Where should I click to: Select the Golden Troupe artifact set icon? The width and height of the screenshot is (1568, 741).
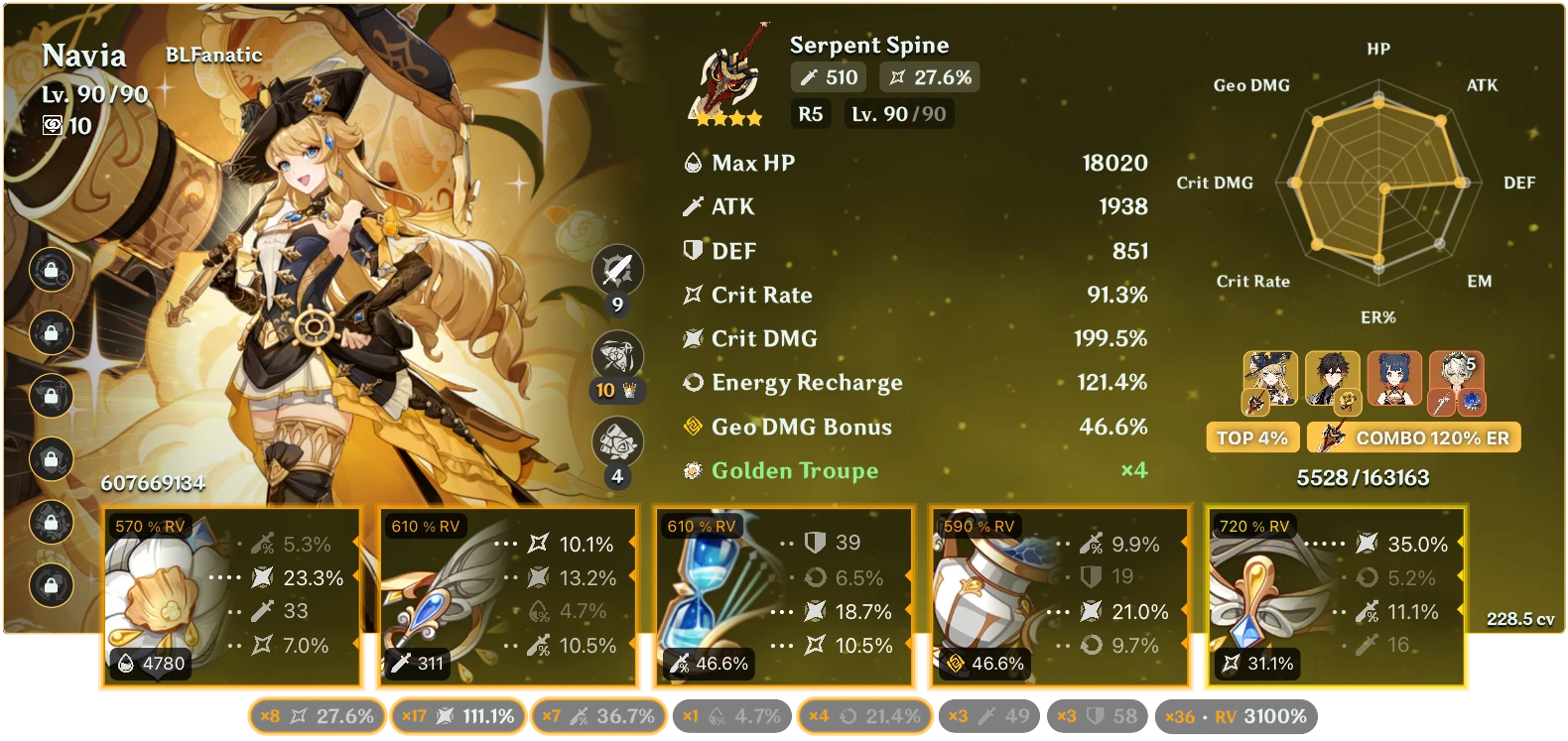click(692, 470)
